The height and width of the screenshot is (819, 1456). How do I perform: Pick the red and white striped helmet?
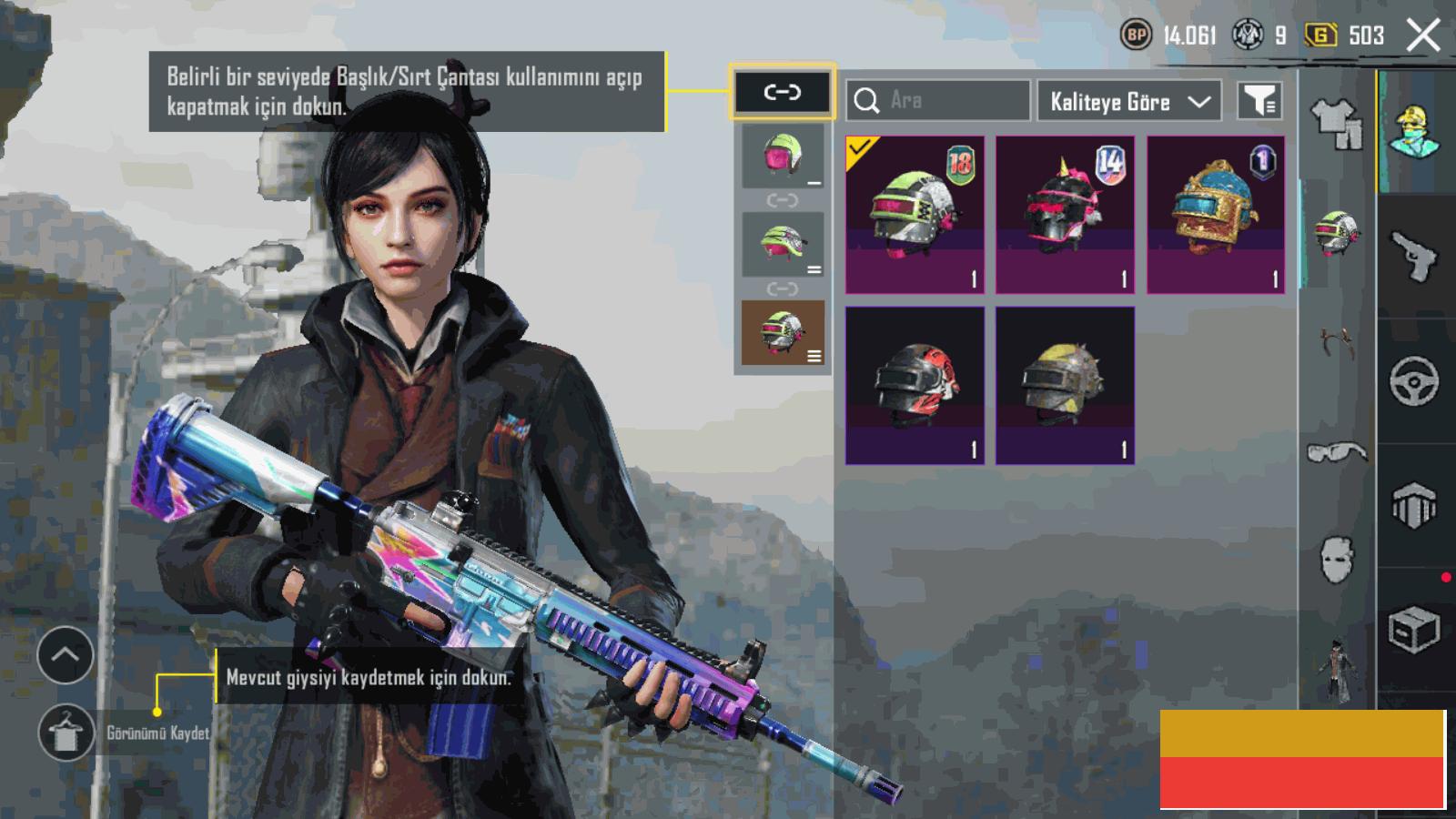(x=915, y=385)
